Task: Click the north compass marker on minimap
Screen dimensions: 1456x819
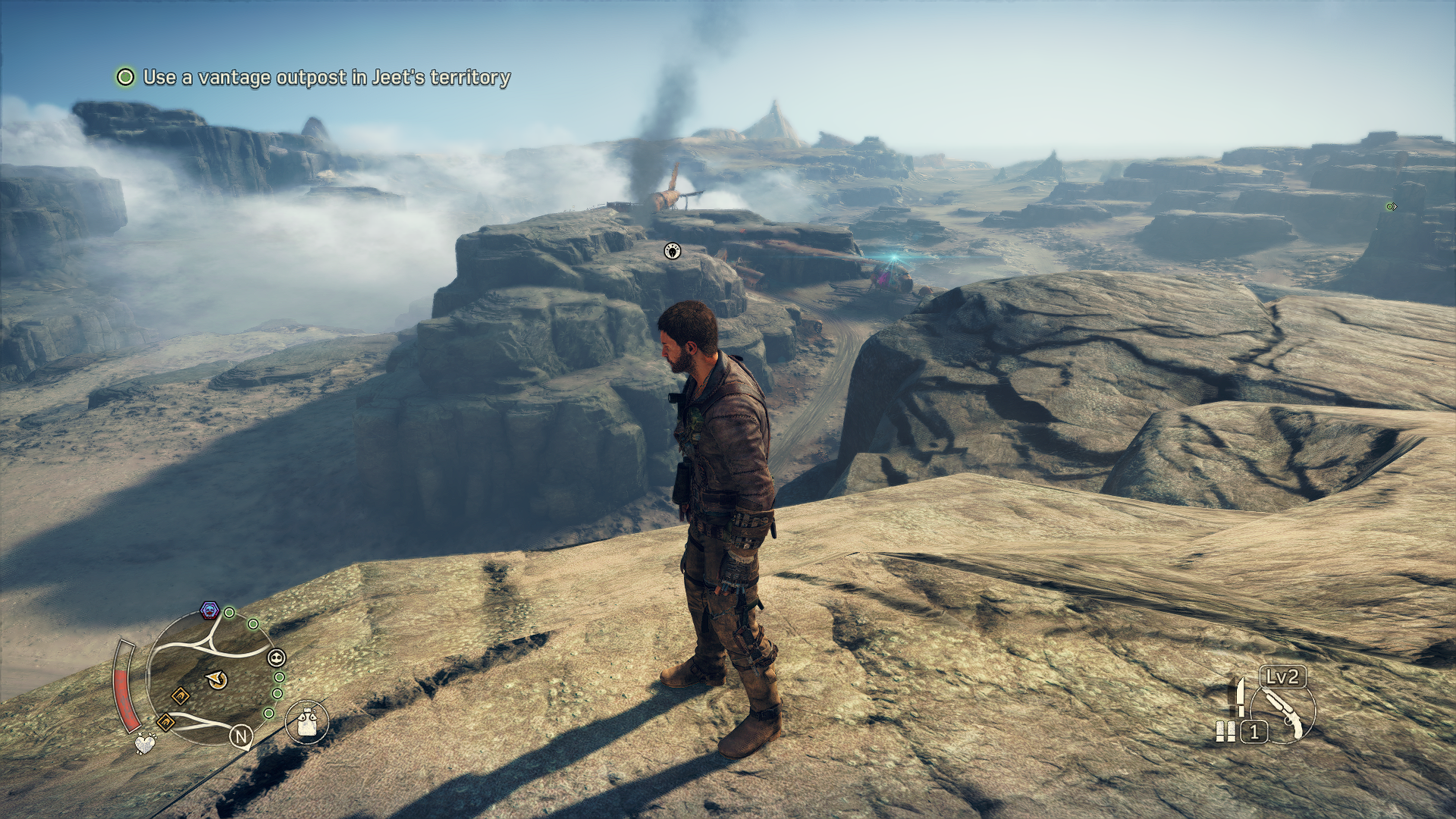Action: point(241,736)
